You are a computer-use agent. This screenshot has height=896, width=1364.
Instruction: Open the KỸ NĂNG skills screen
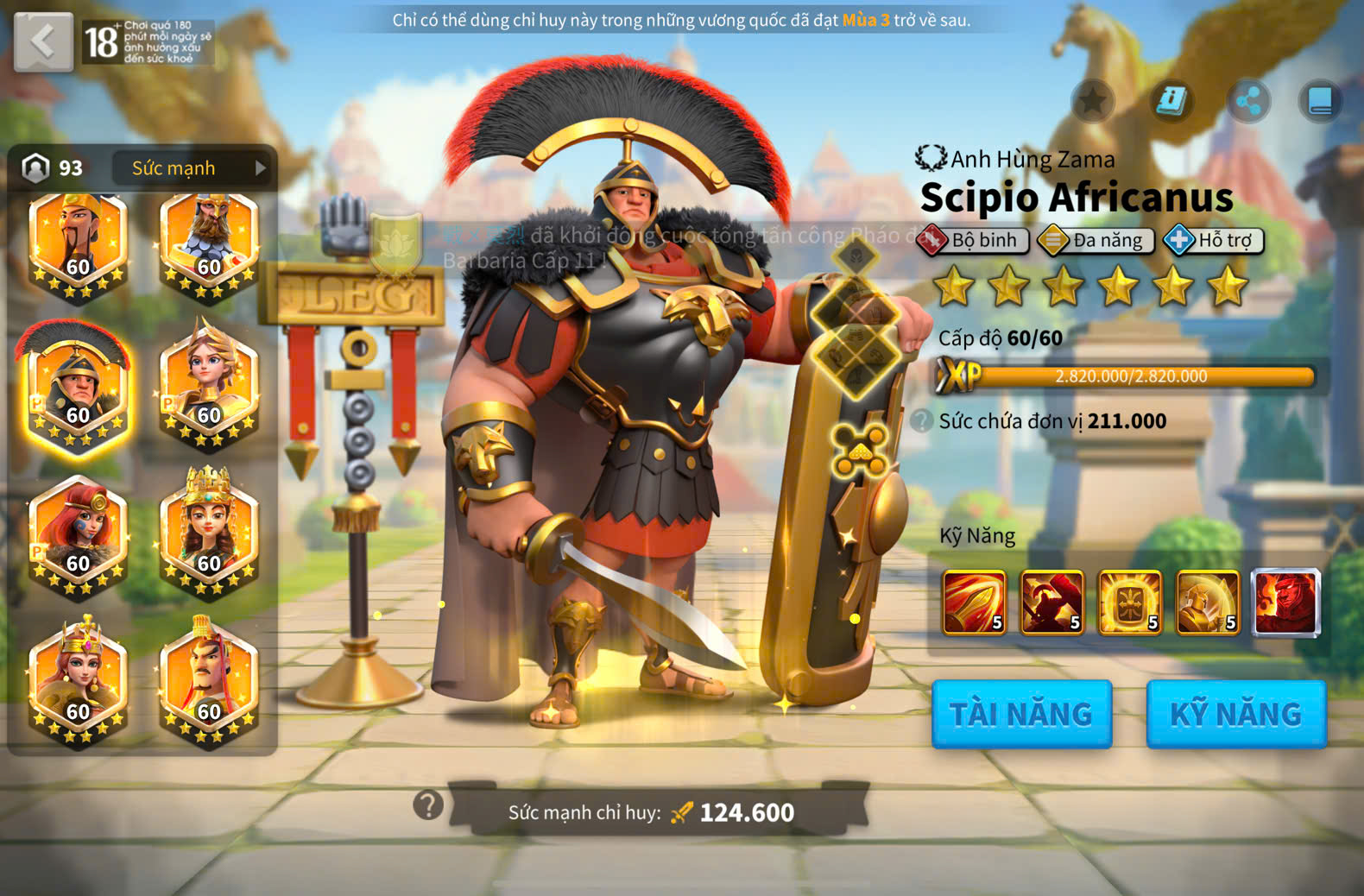pos(1235,714)
